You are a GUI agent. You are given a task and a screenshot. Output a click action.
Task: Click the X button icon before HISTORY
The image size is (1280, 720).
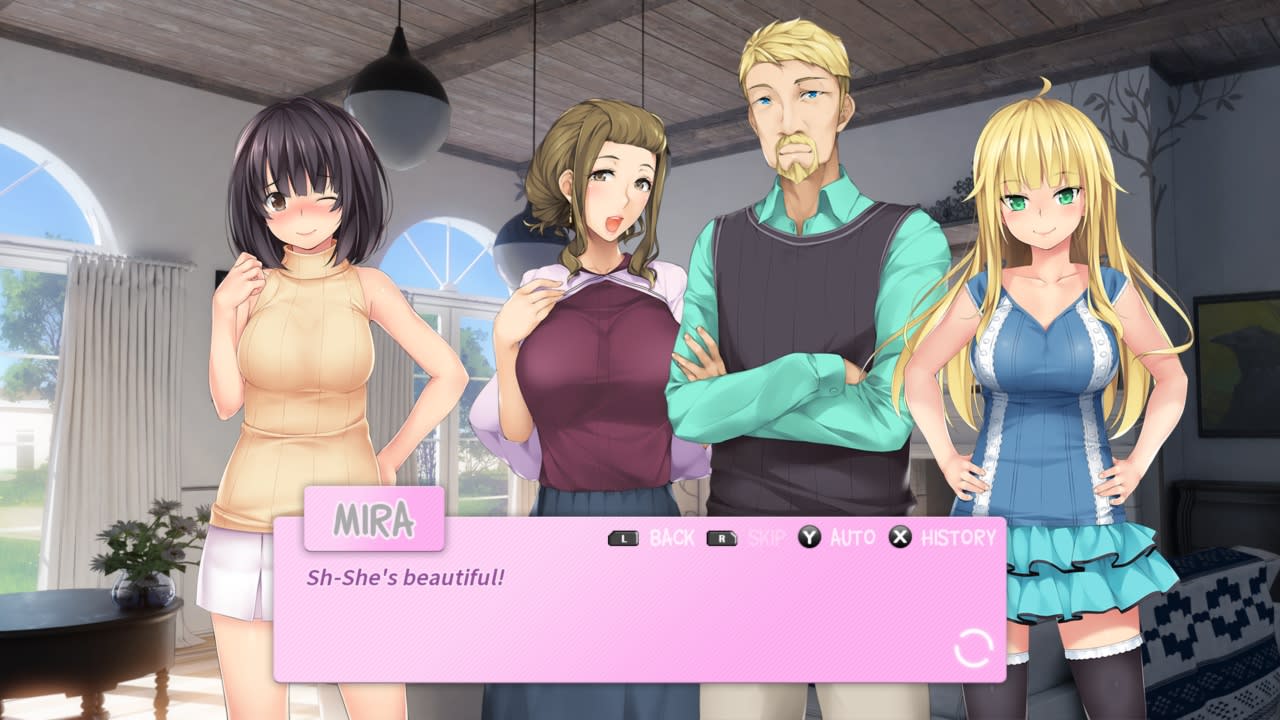898,537
